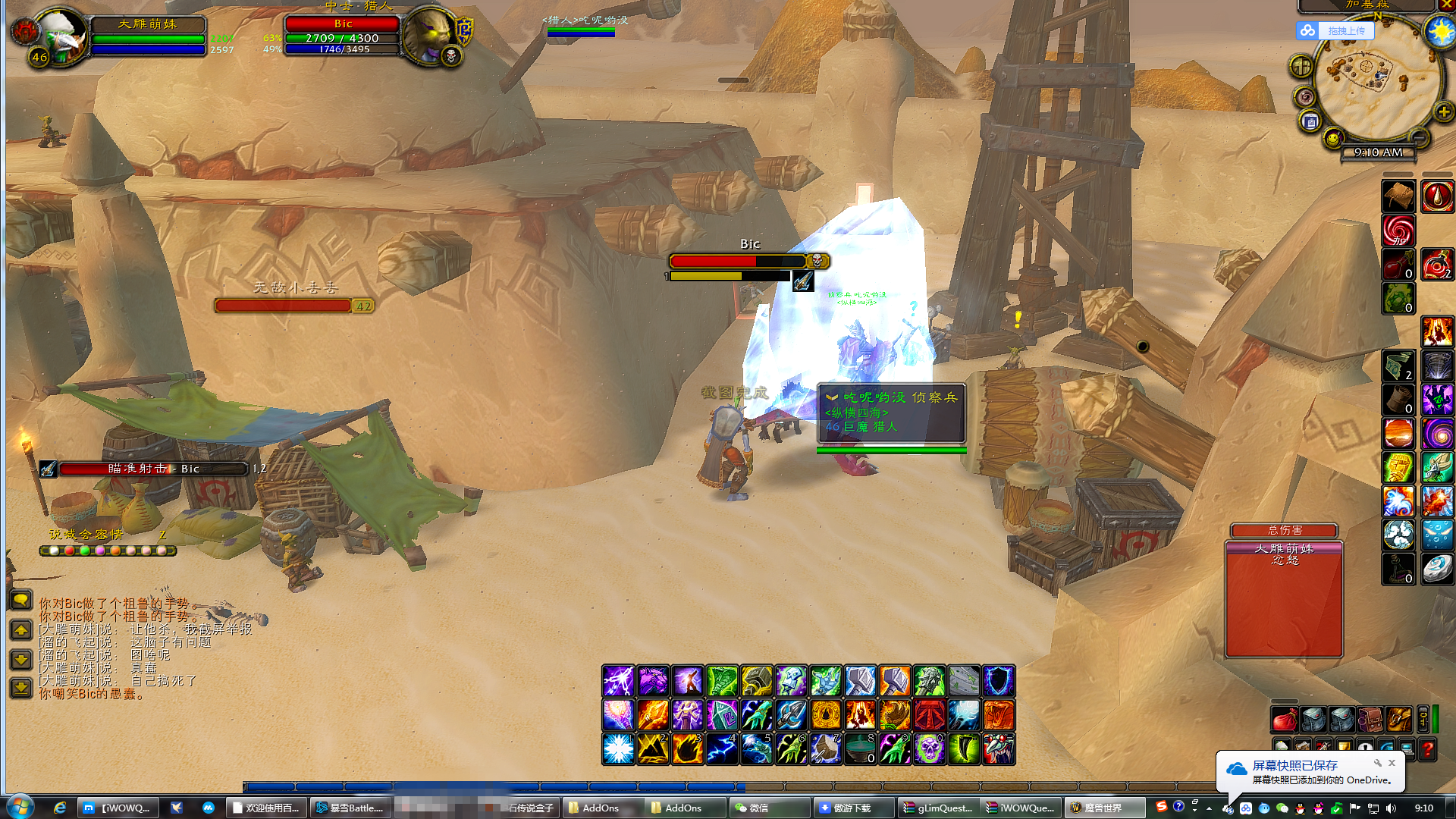Close the OneDrive screenshot saved notification

tap(1392, 763)
